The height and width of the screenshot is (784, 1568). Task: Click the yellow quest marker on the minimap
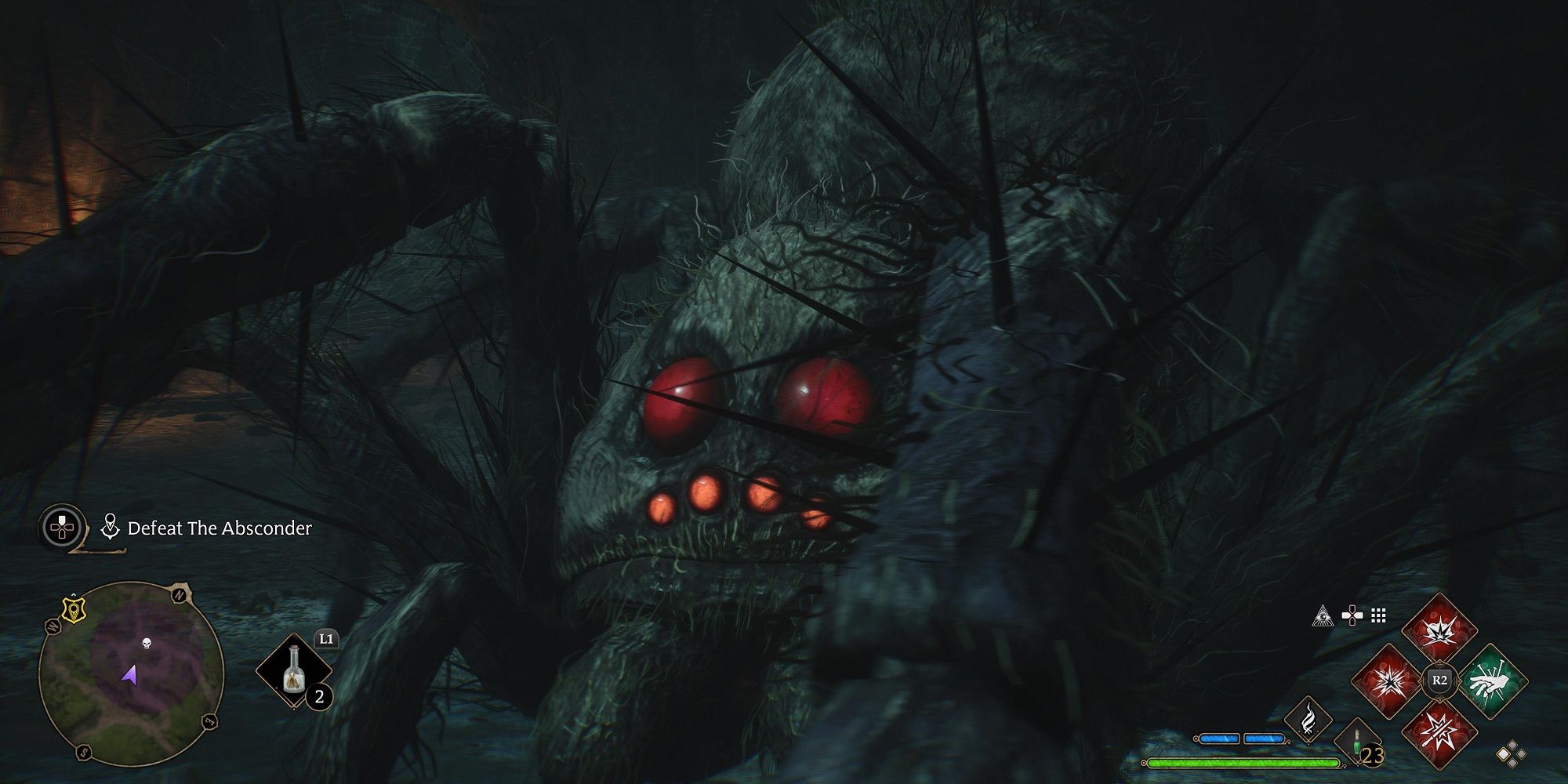pos(73,610)
